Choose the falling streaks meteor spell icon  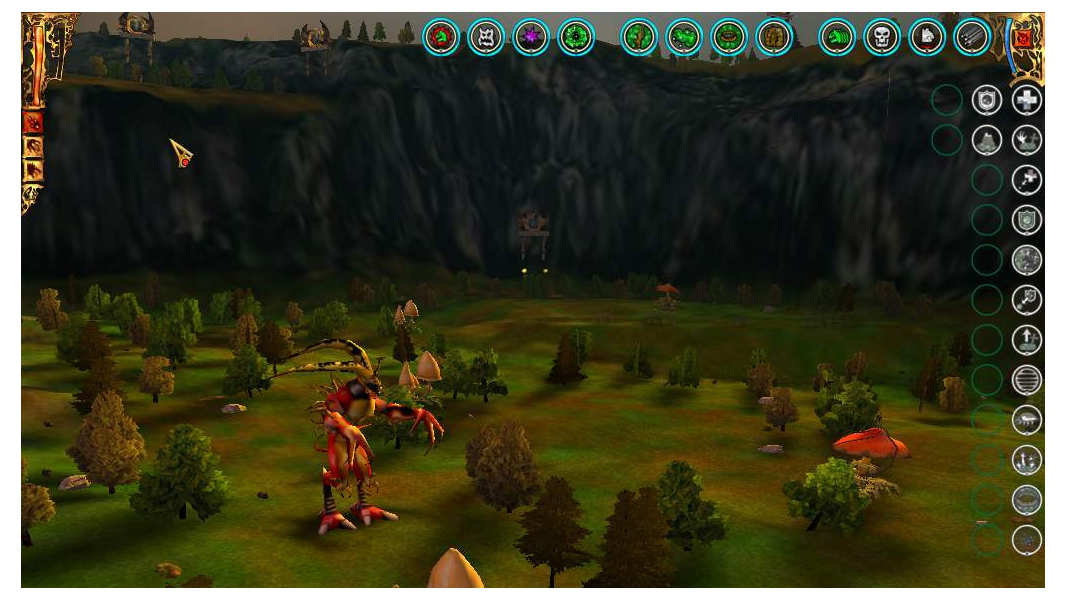(972, 38)
